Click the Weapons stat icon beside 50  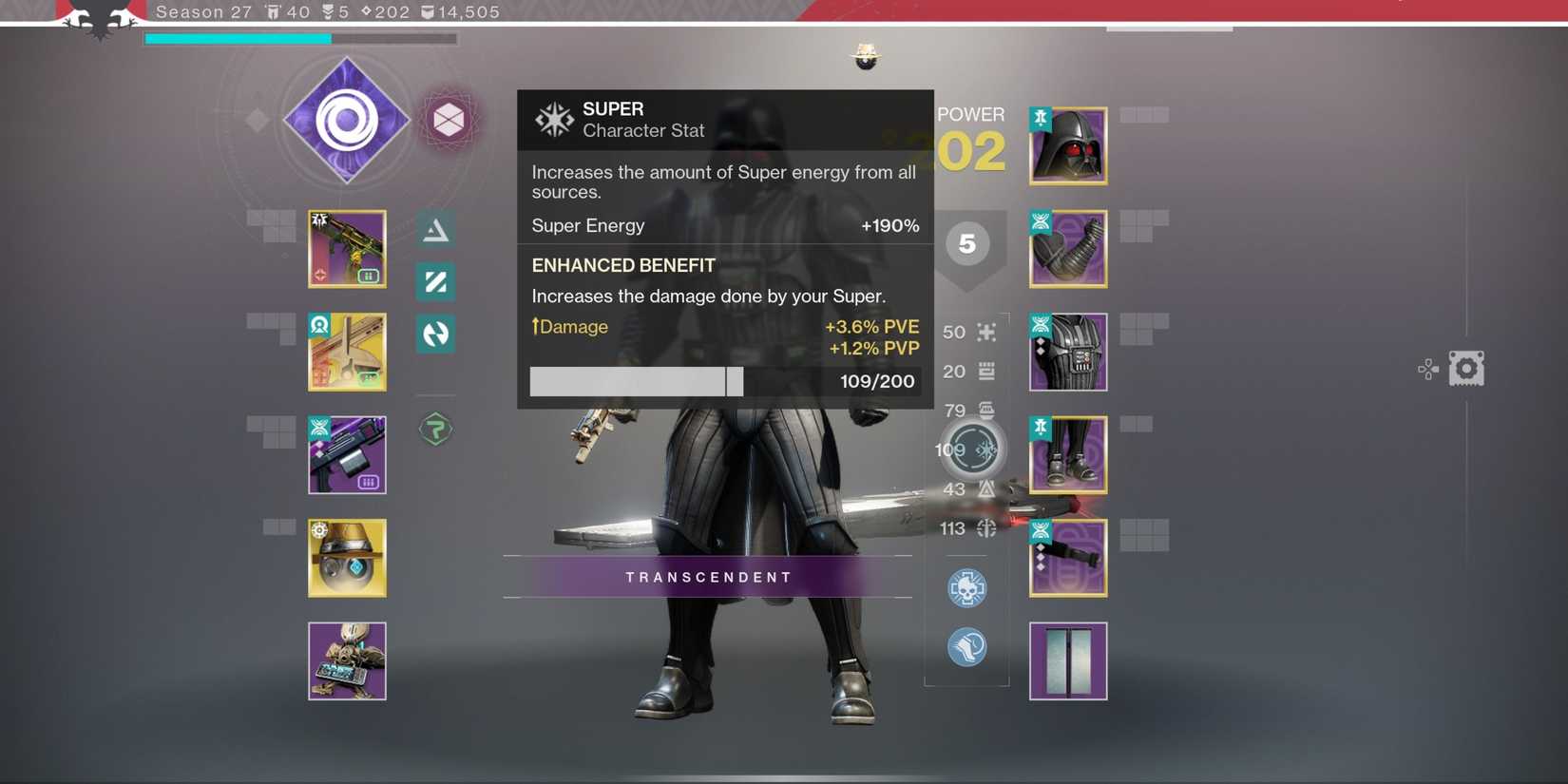(986, 333)
